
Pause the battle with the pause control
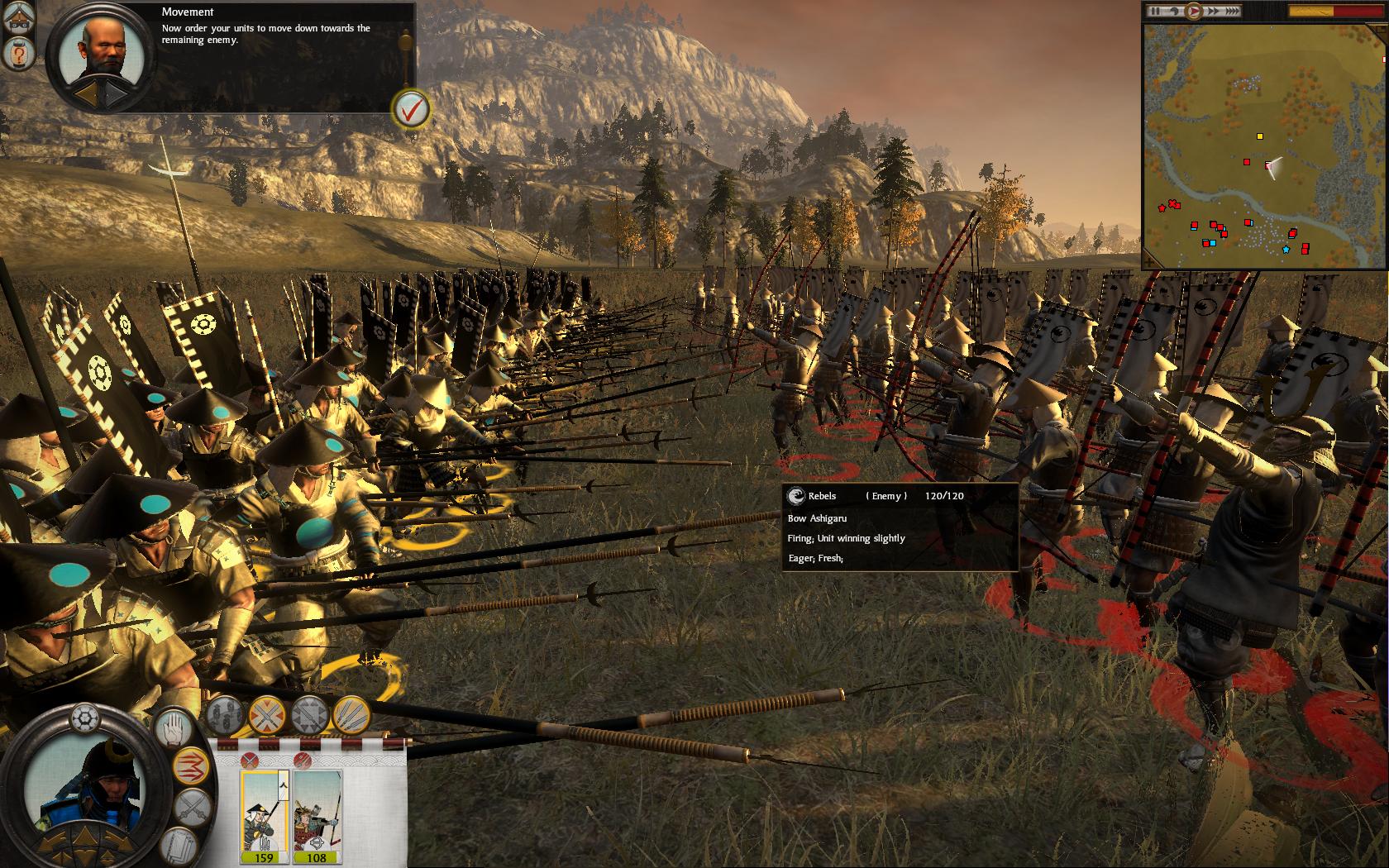(x=1157, y=12)
